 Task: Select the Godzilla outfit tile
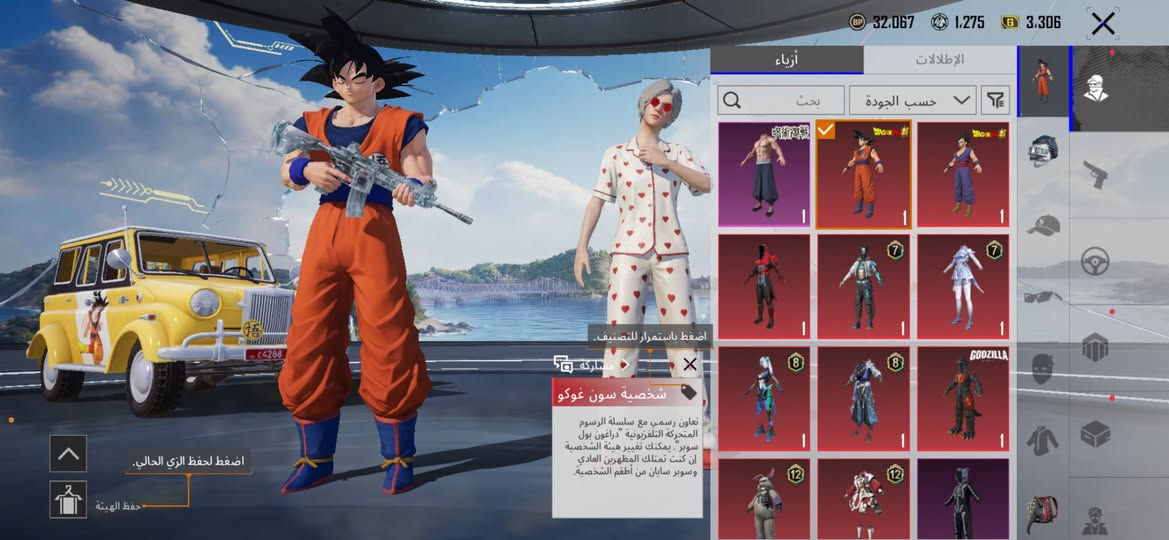tap(962, 398)
